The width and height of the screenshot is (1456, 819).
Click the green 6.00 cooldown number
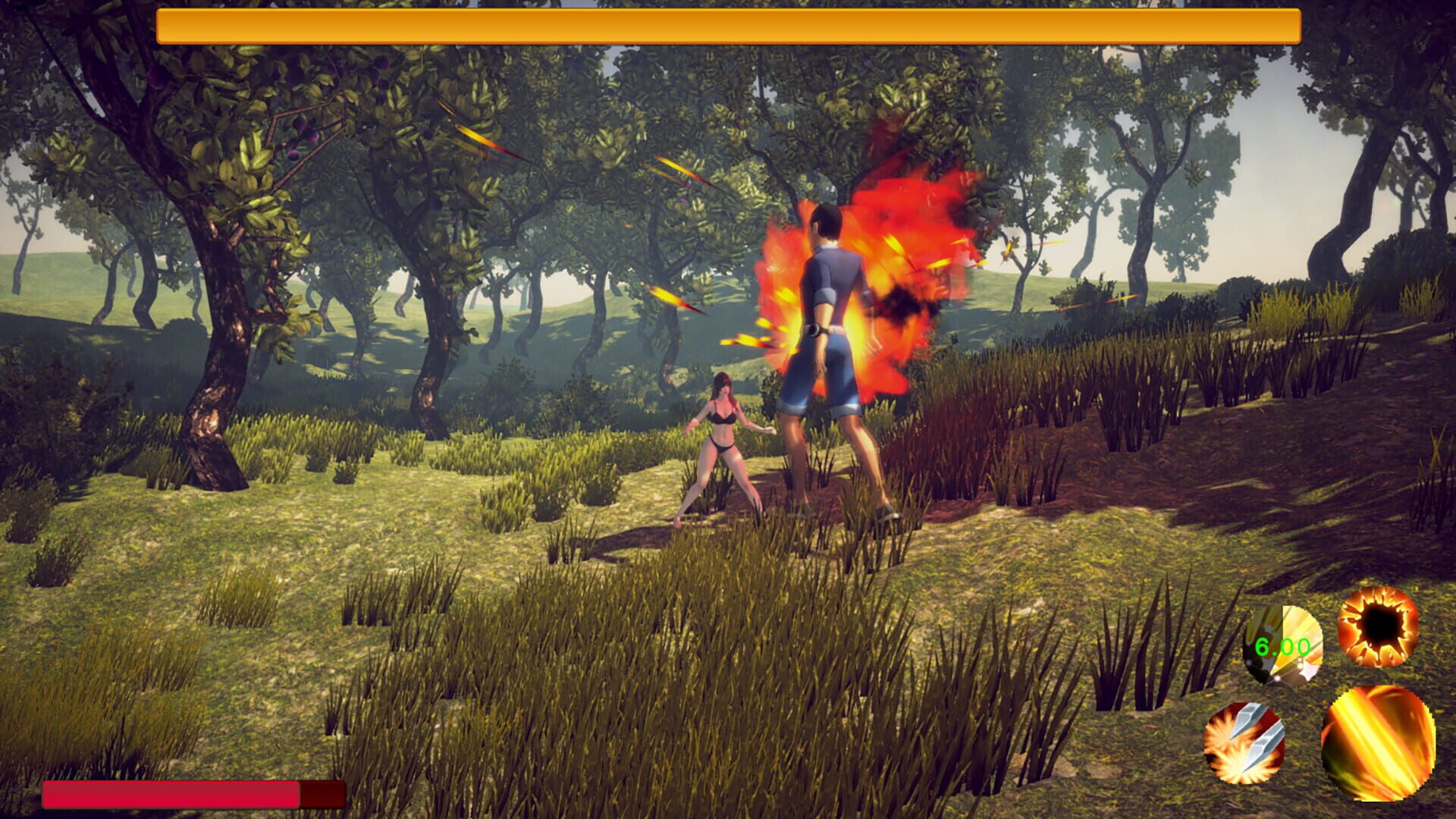pyautogui.click(x=1282, y=646)
